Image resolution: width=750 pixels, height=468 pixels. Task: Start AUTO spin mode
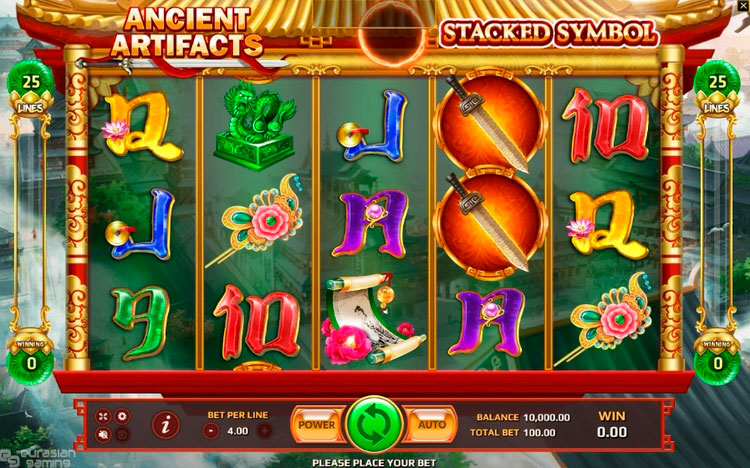[x=431, y=424]
